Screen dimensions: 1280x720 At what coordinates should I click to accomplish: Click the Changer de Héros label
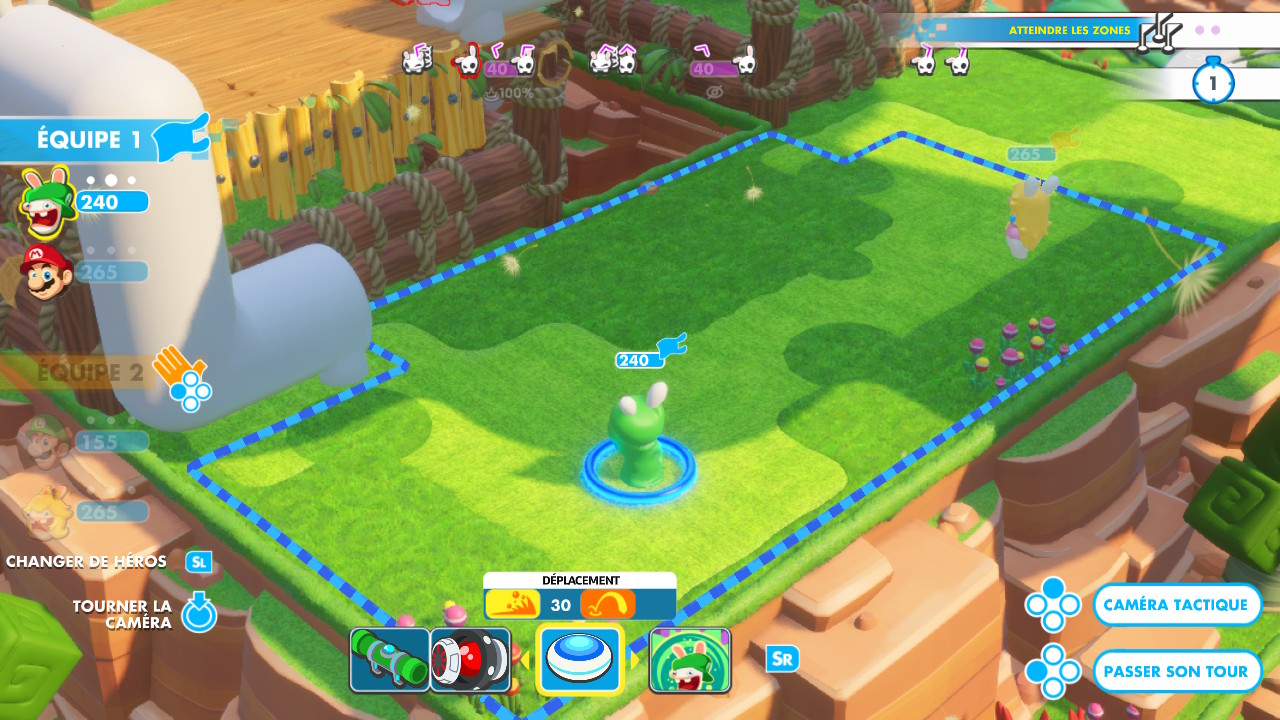(x=86, y=561)
